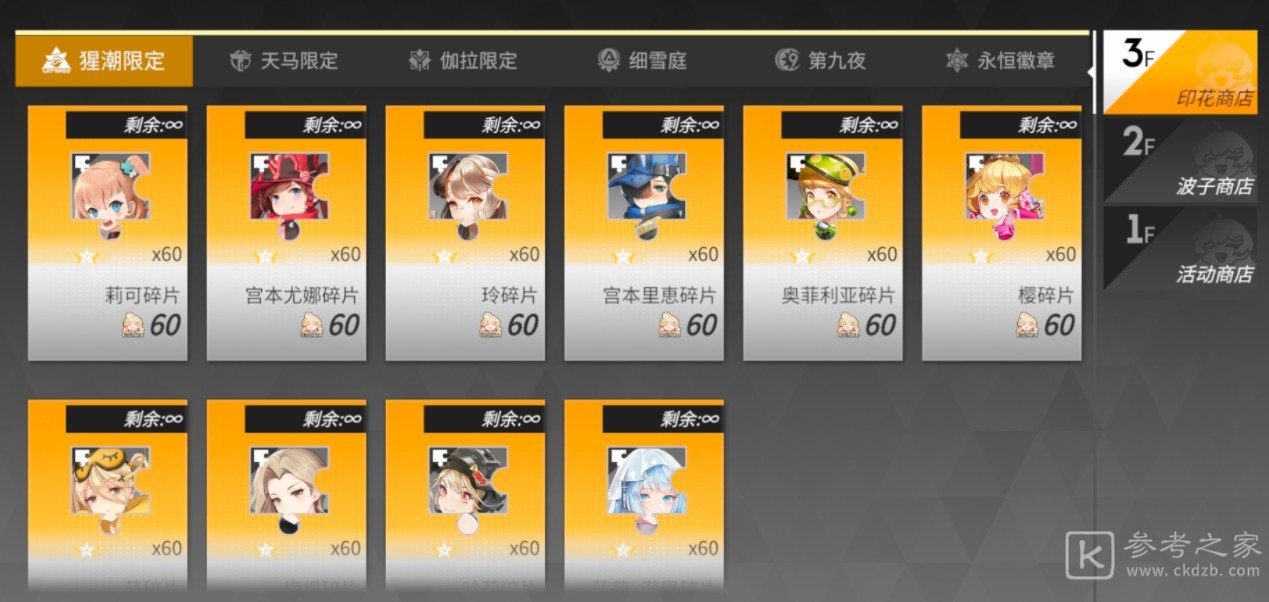Choose the 宫本里惠碎片 item
Screen dimensions: 1269x602
coord(644,232)
